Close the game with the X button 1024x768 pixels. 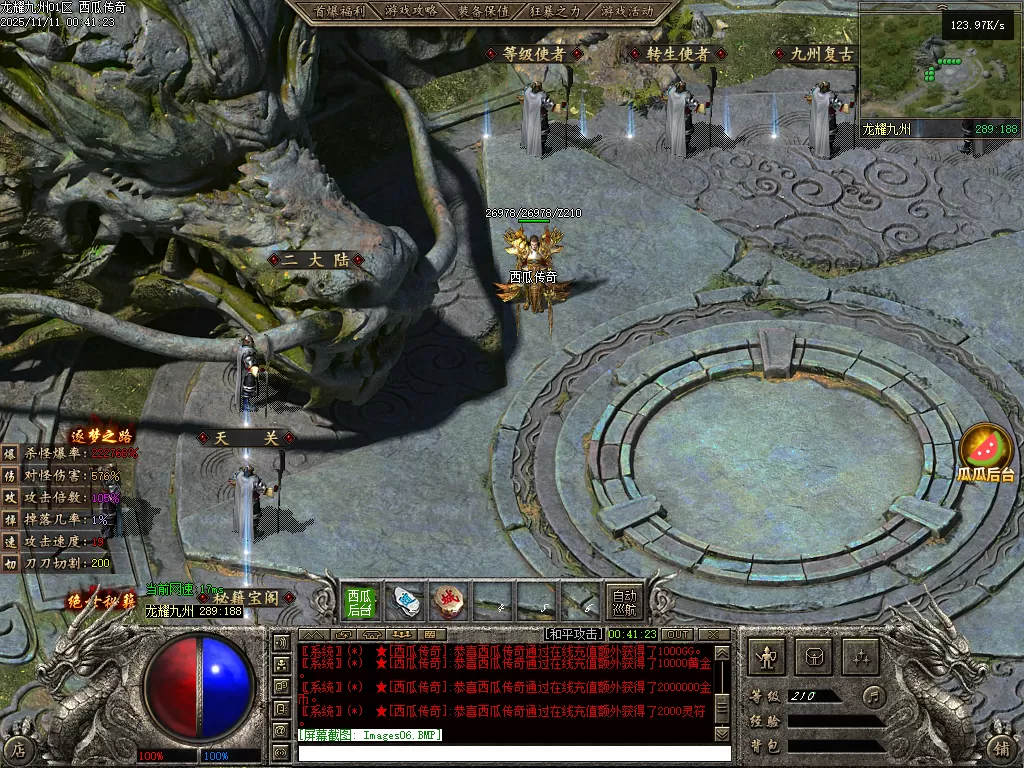coord(714,634)
